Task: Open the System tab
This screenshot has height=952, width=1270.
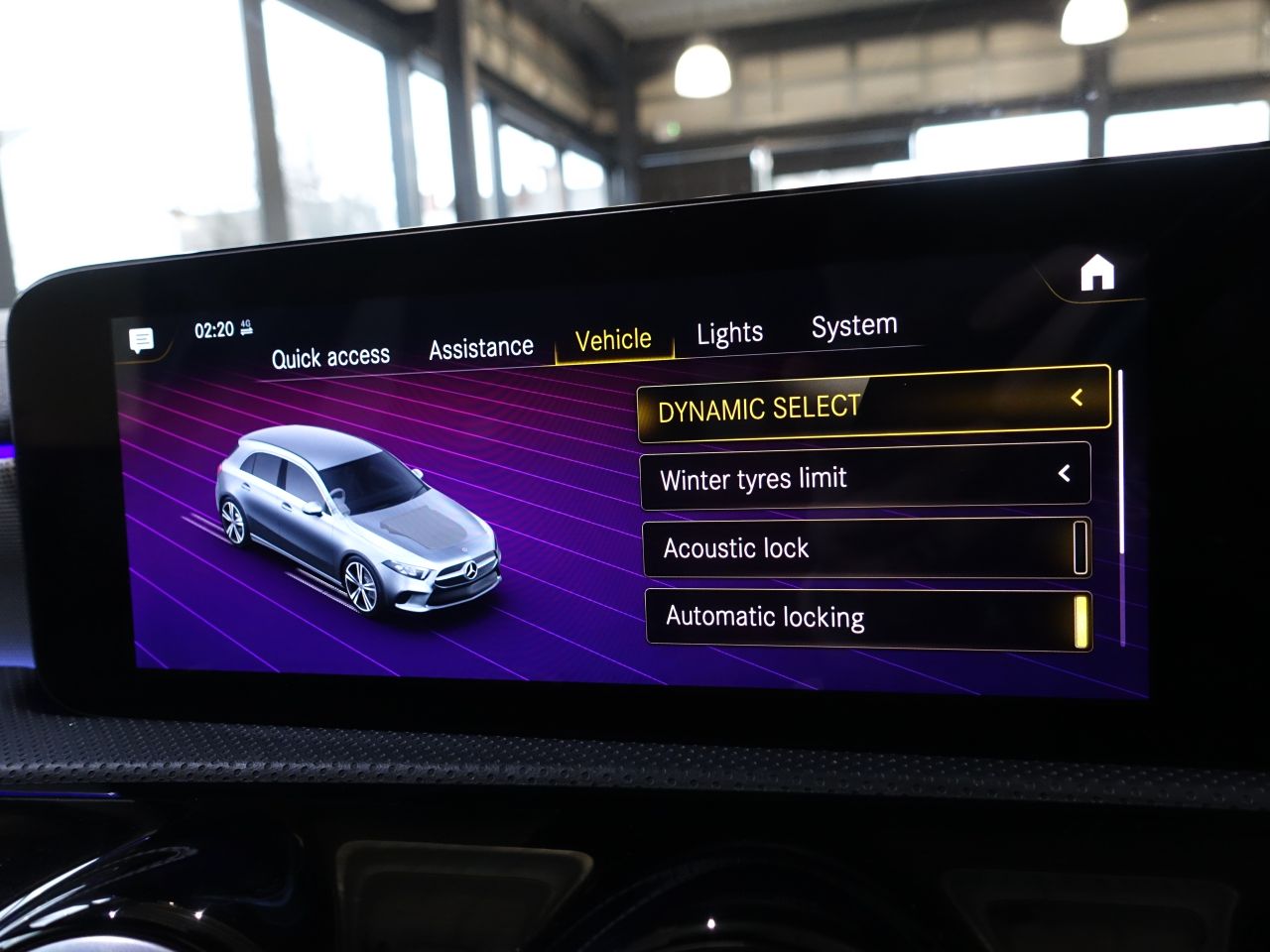Action: click(x=853, y=326)
